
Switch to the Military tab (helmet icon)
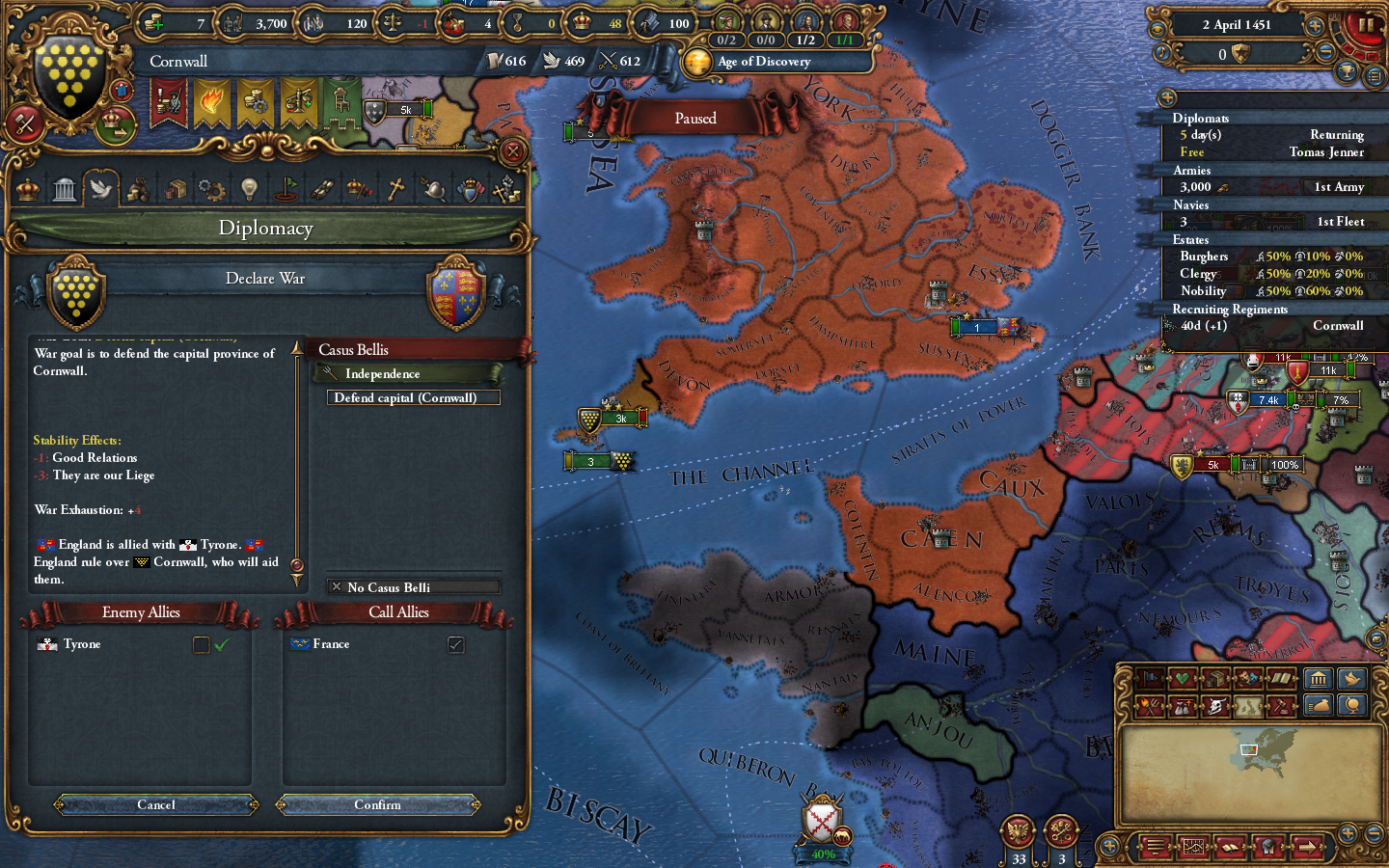pos(433,188)
